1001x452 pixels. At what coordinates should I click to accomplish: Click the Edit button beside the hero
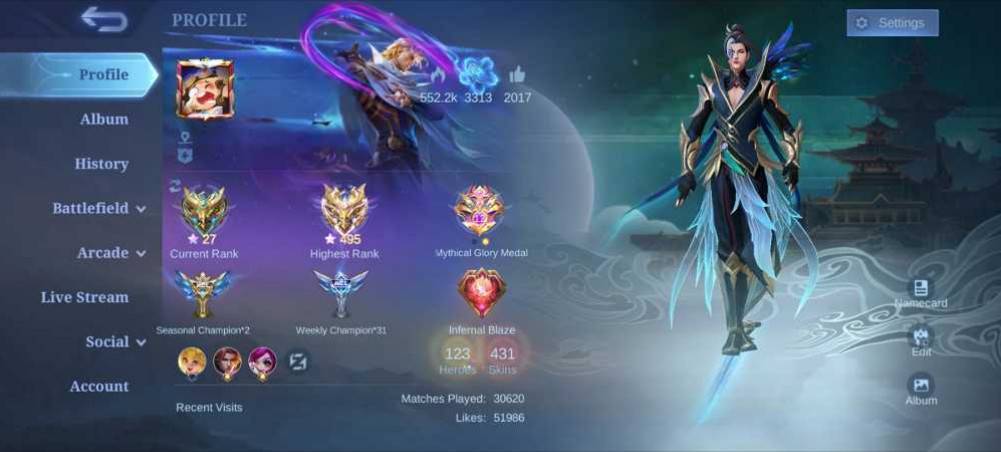[x=921, y=339]
